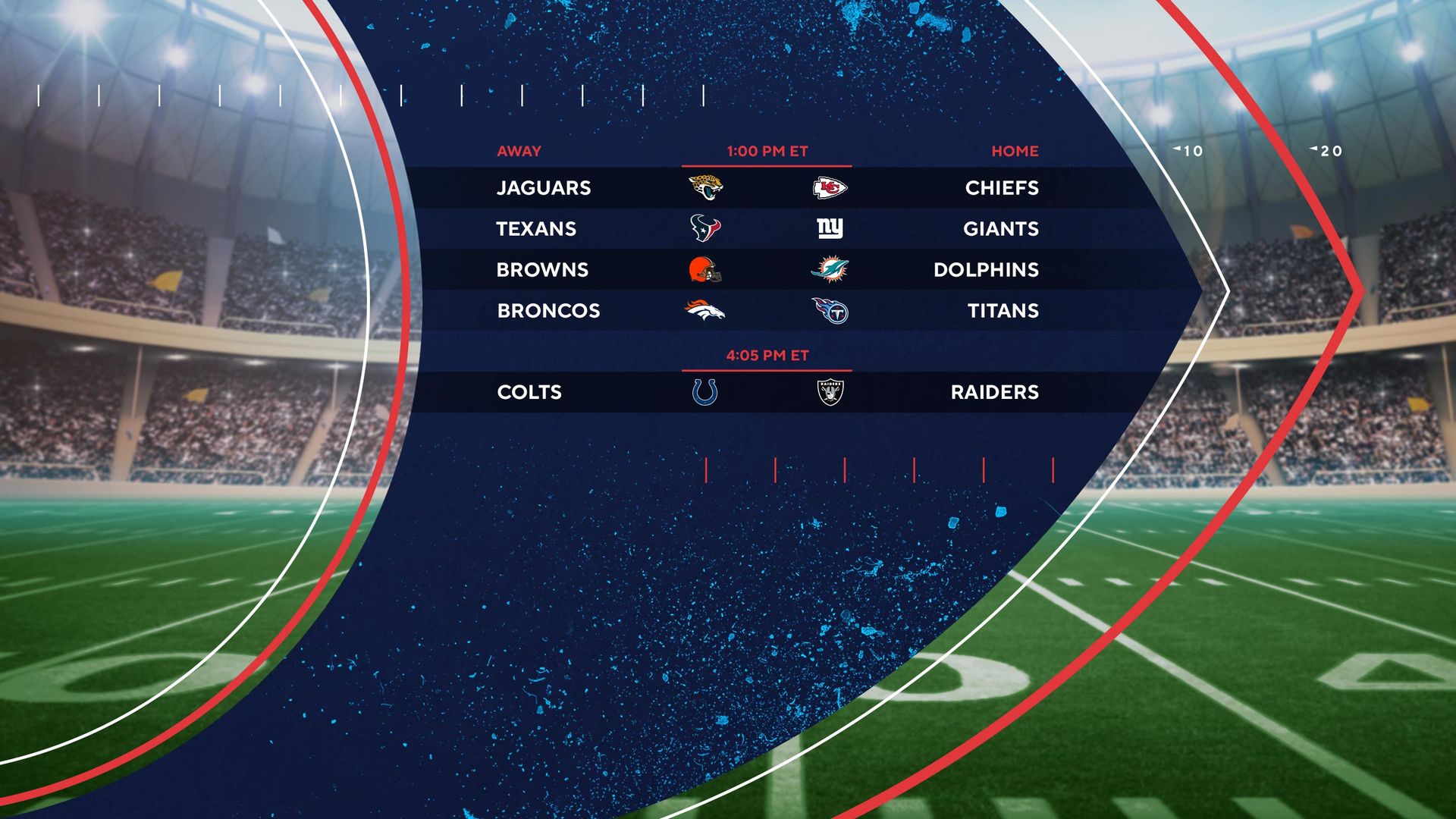Click the Kansas City Chiefs arrowhead logo
This screenshot has height=819, width=1456.
point(830,188)
